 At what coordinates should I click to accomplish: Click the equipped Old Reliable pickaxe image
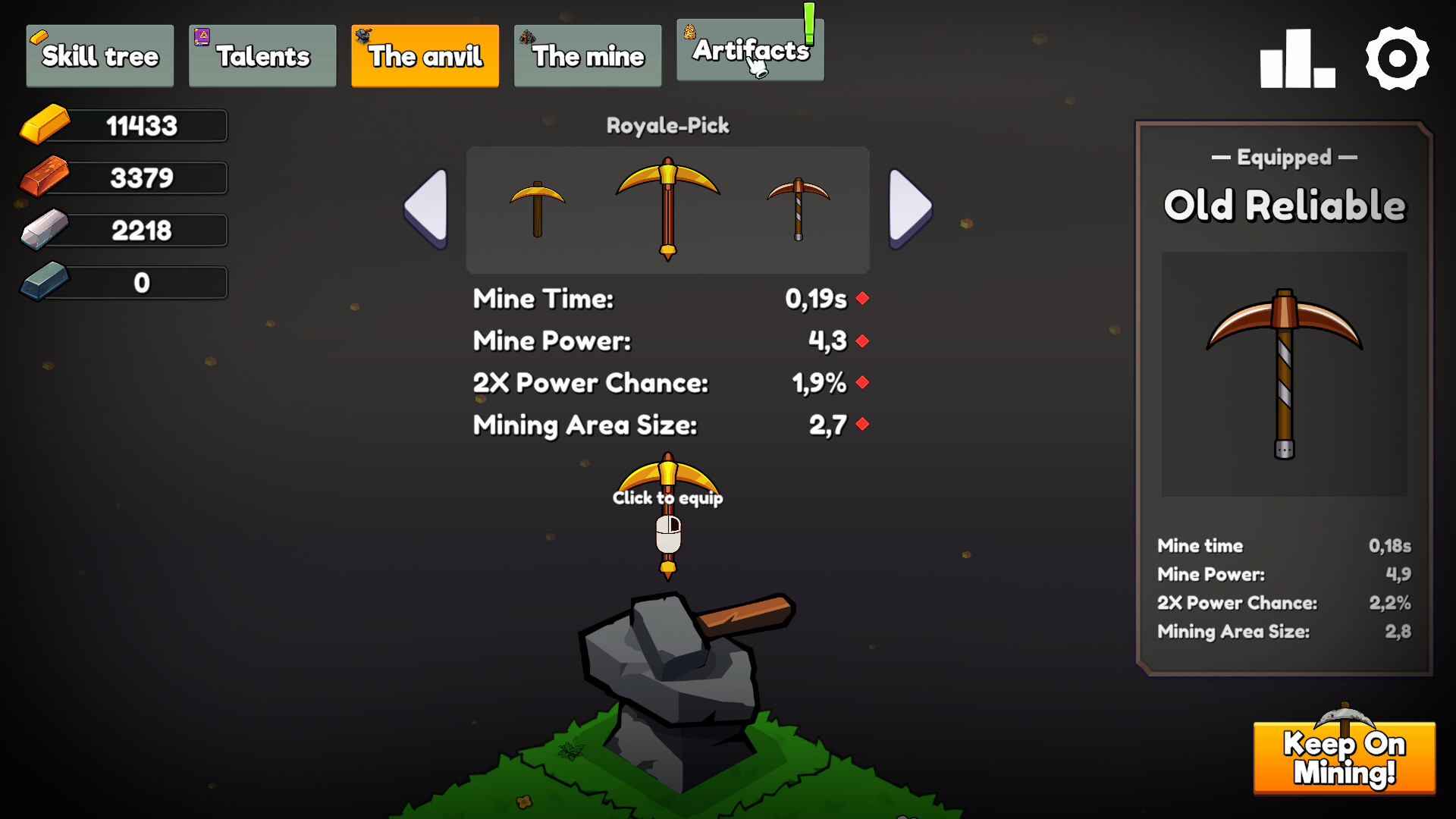click(1283, 374)
